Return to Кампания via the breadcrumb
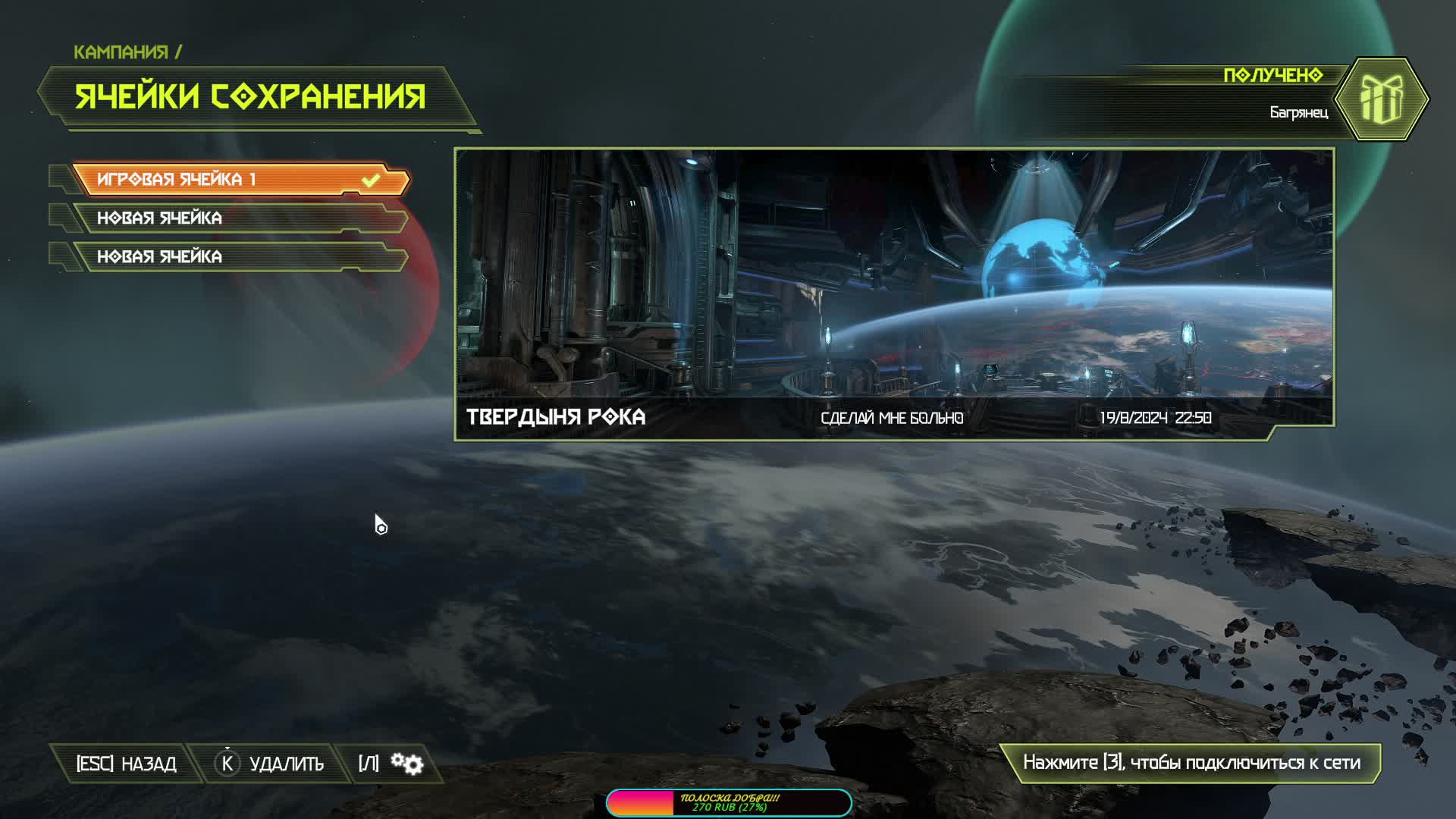The height and width of the screenshot is (819, 1456). click(121, 52)
